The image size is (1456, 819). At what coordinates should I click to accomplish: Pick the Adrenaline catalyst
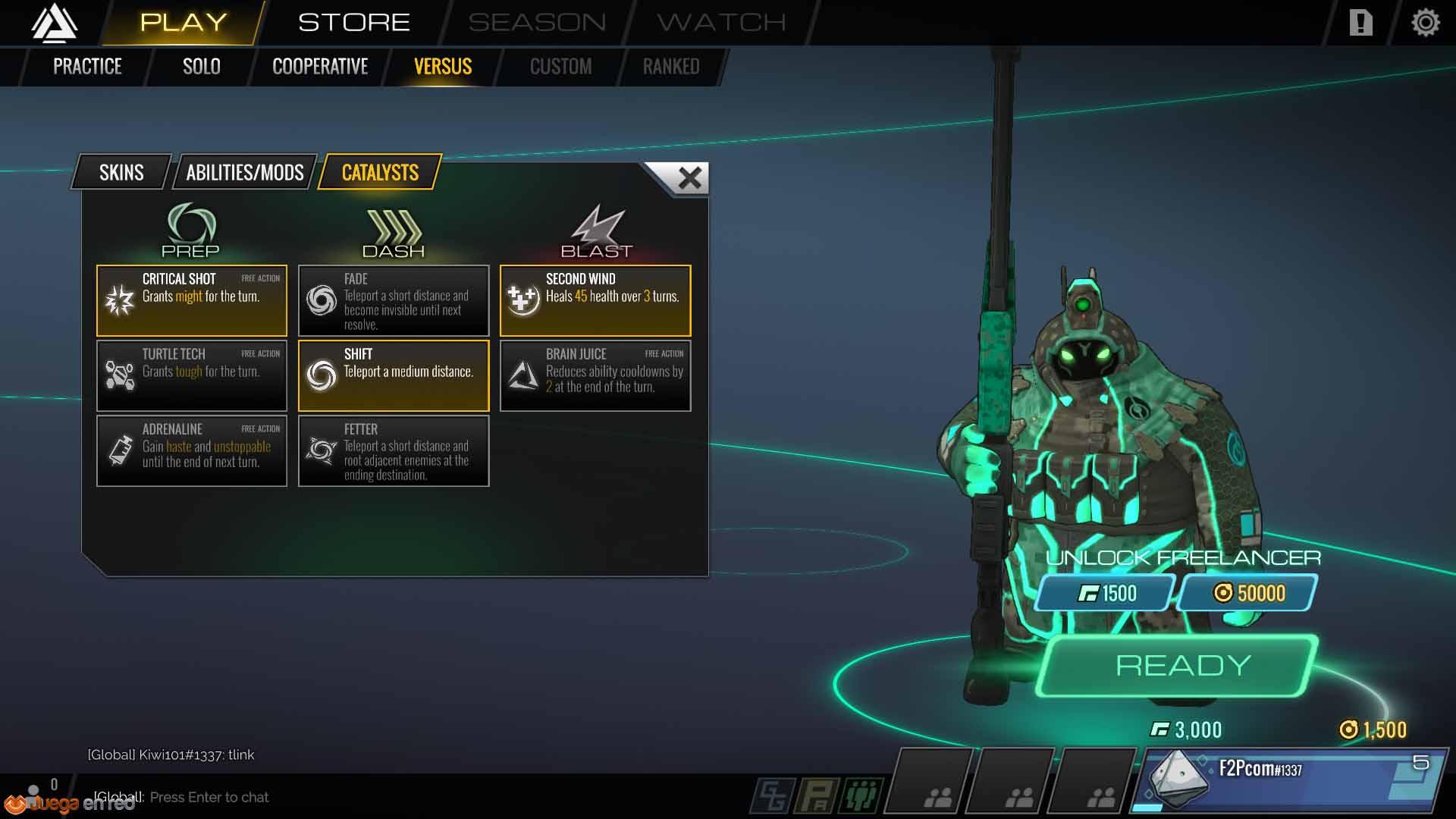point(192,450)
